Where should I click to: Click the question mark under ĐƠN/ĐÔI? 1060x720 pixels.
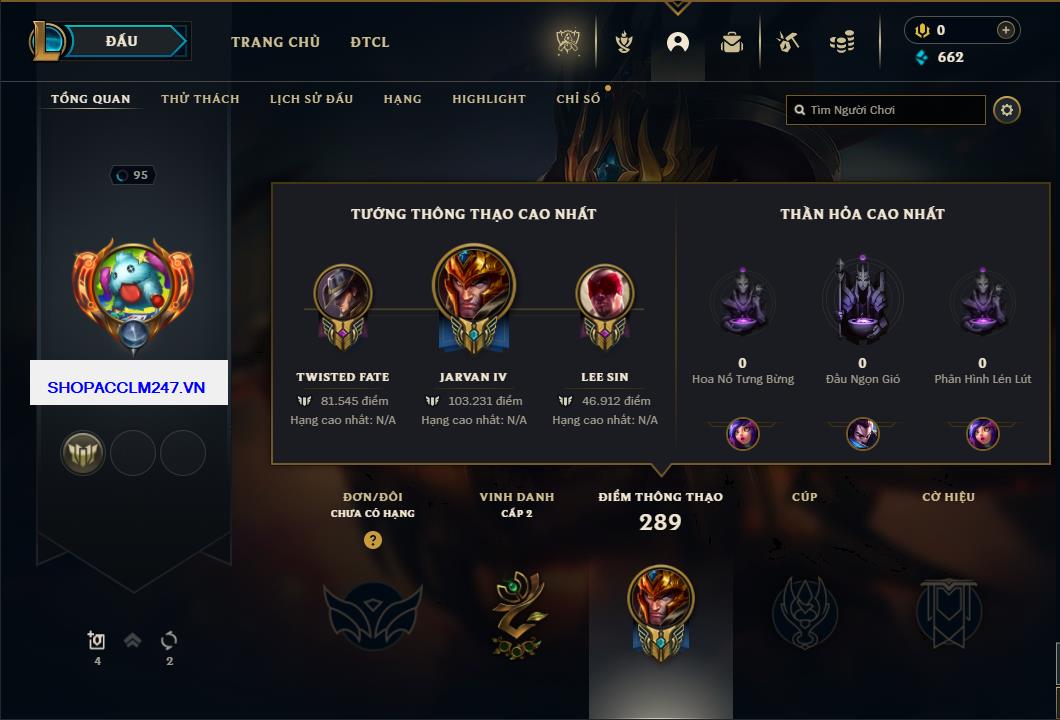point(373,541)
